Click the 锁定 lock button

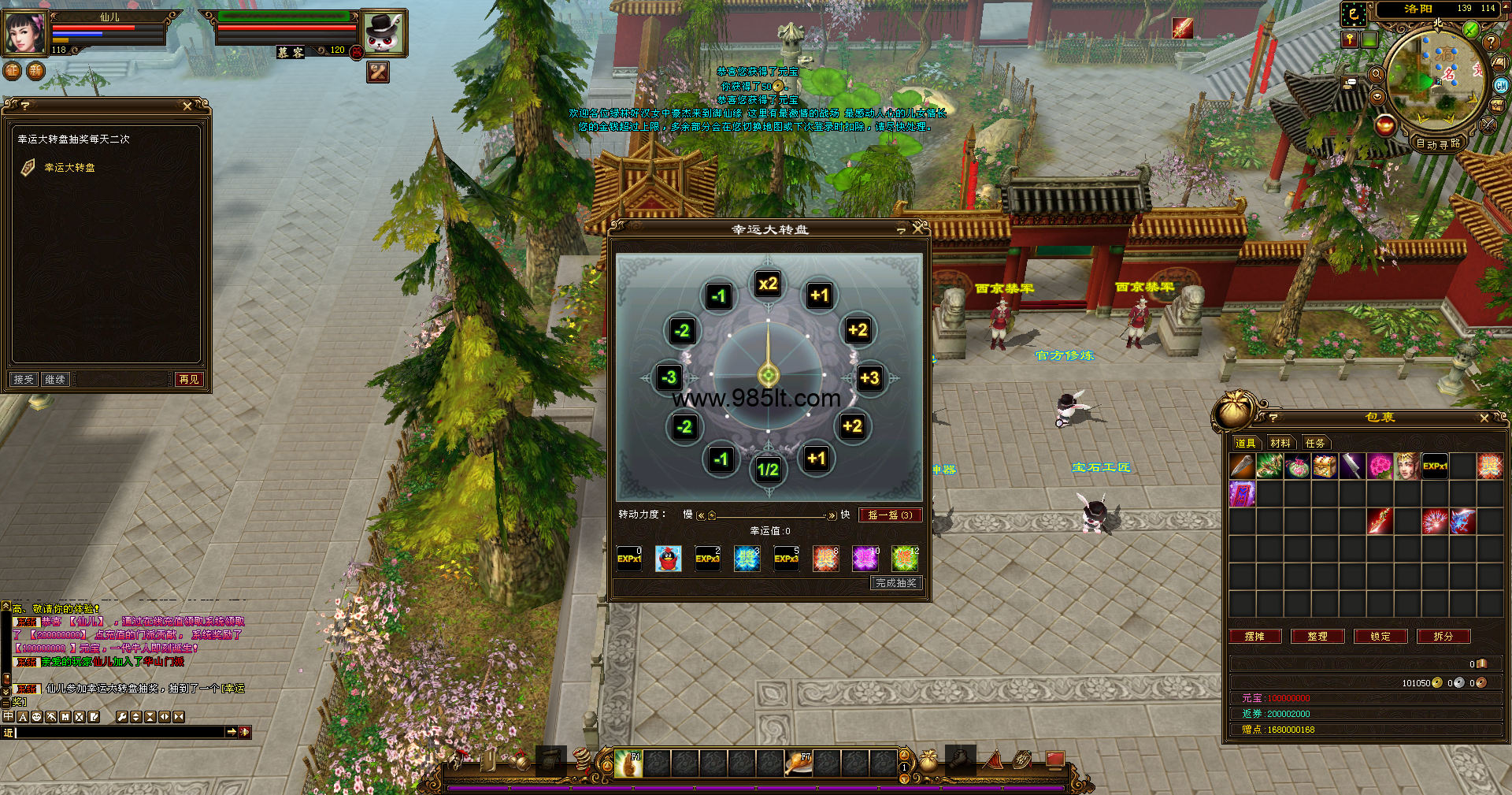(1380, 636)
